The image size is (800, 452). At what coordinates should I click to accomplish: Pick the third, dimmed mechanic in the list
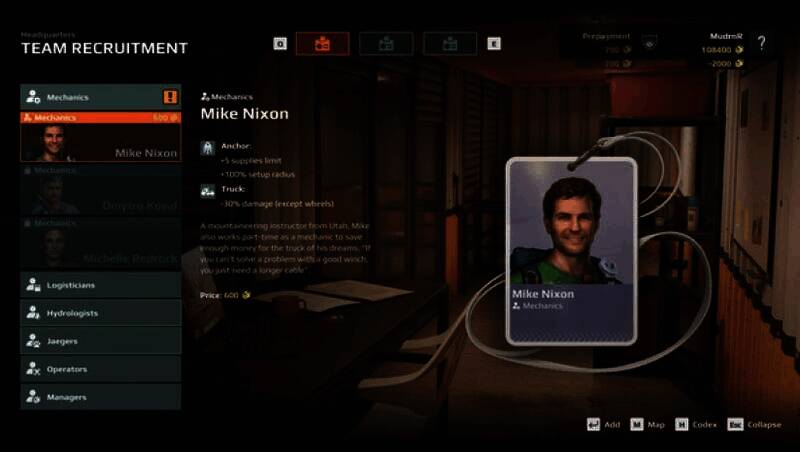[100, 245]
